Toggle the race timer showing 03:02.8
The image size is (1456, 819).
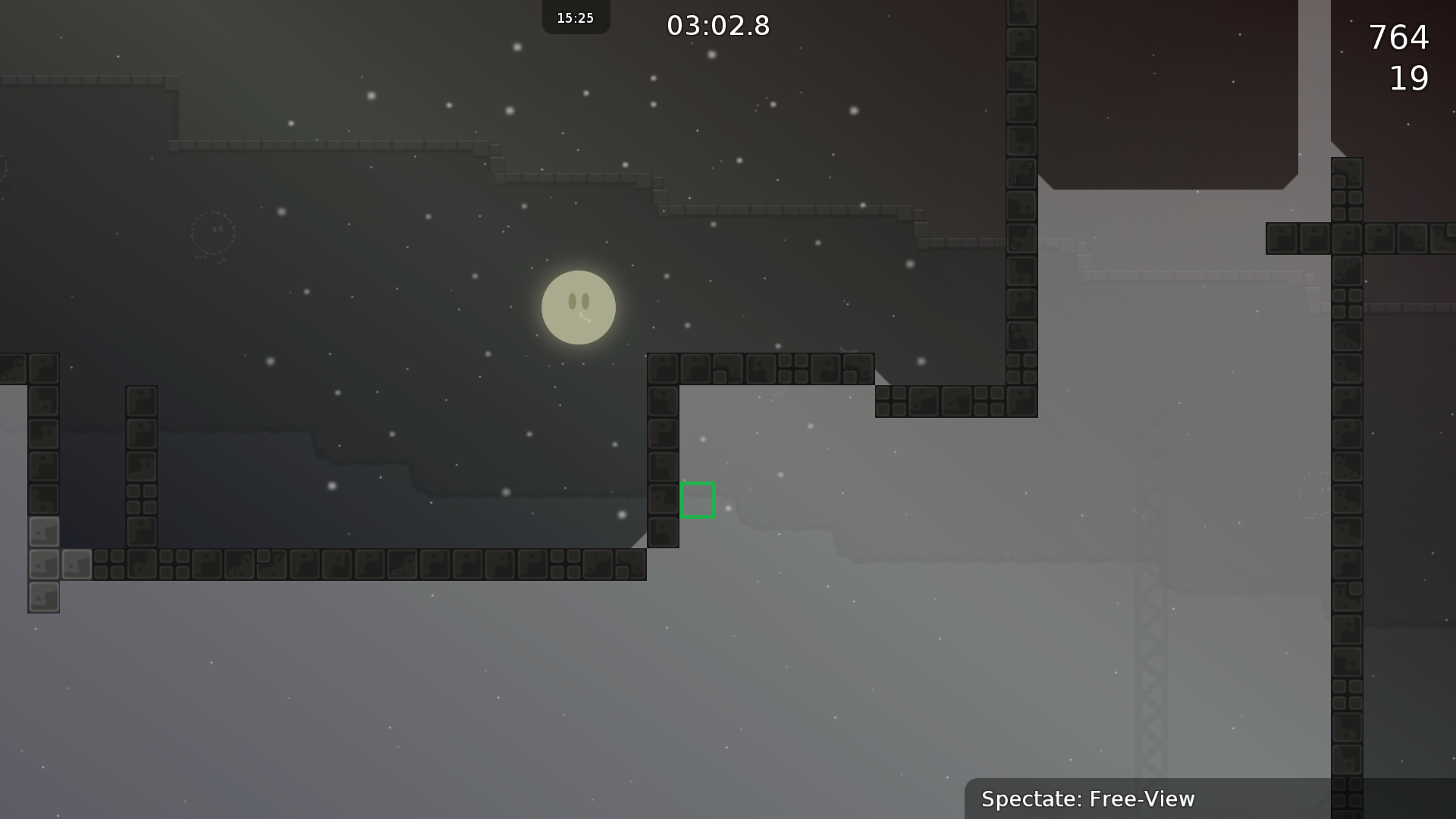719,25
